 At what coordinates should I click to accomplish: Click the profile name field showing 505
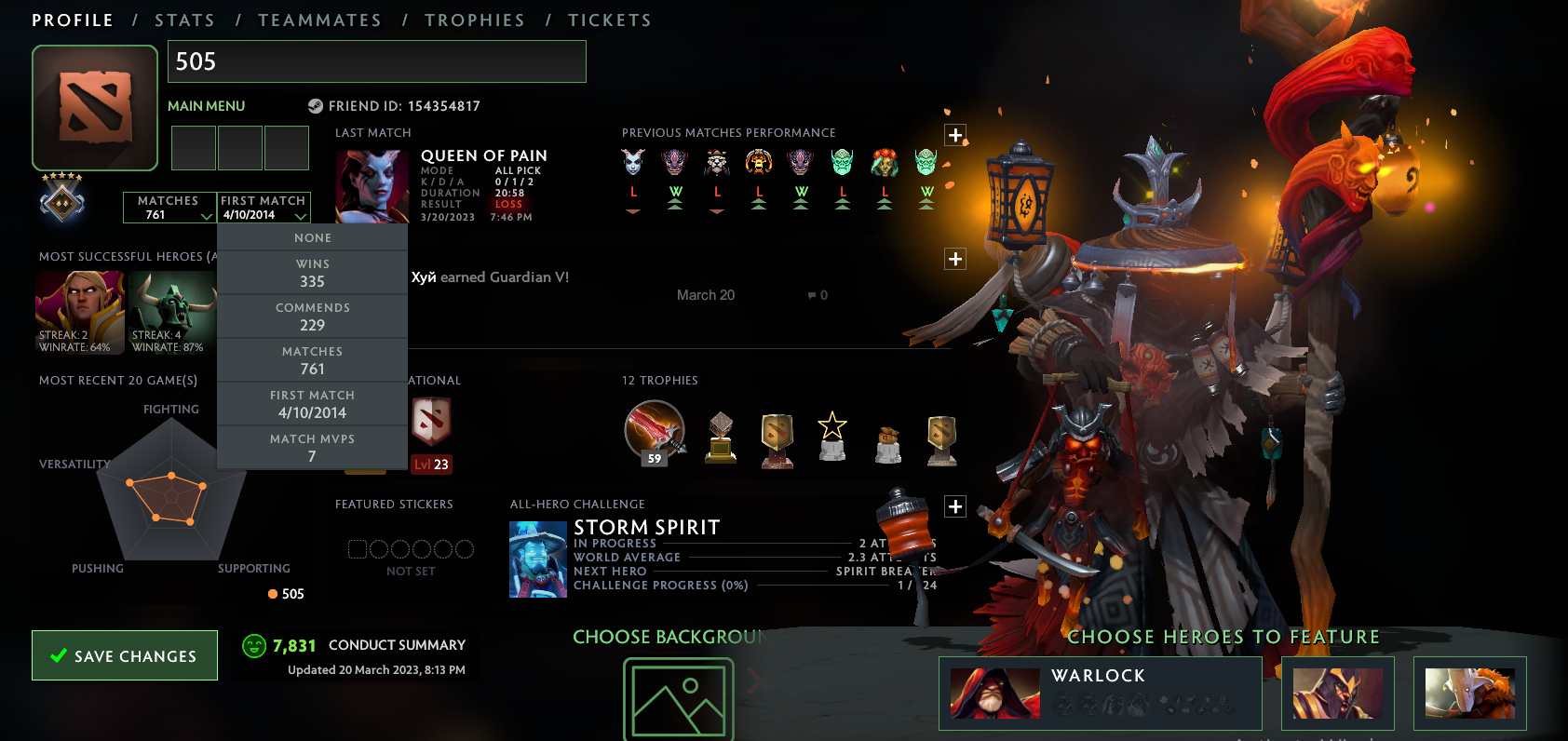click(377, 61)
